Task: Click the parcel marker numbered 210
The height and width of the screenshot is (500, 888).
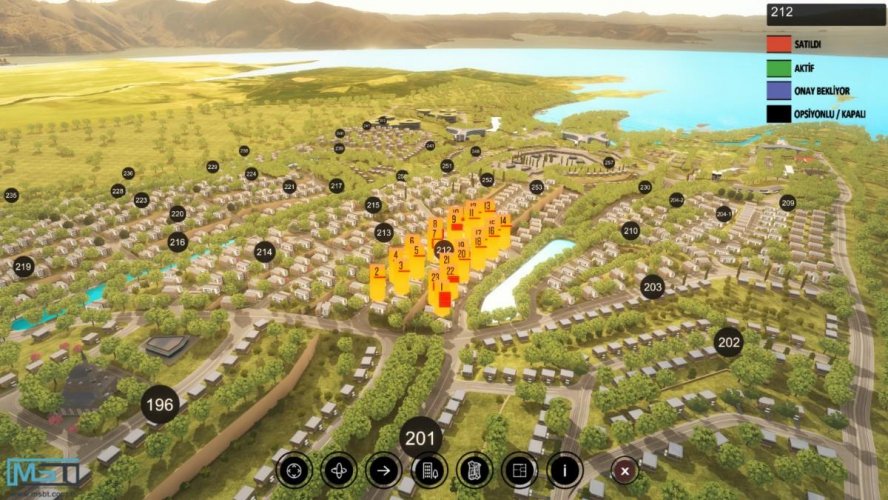Action: (630, 230)
